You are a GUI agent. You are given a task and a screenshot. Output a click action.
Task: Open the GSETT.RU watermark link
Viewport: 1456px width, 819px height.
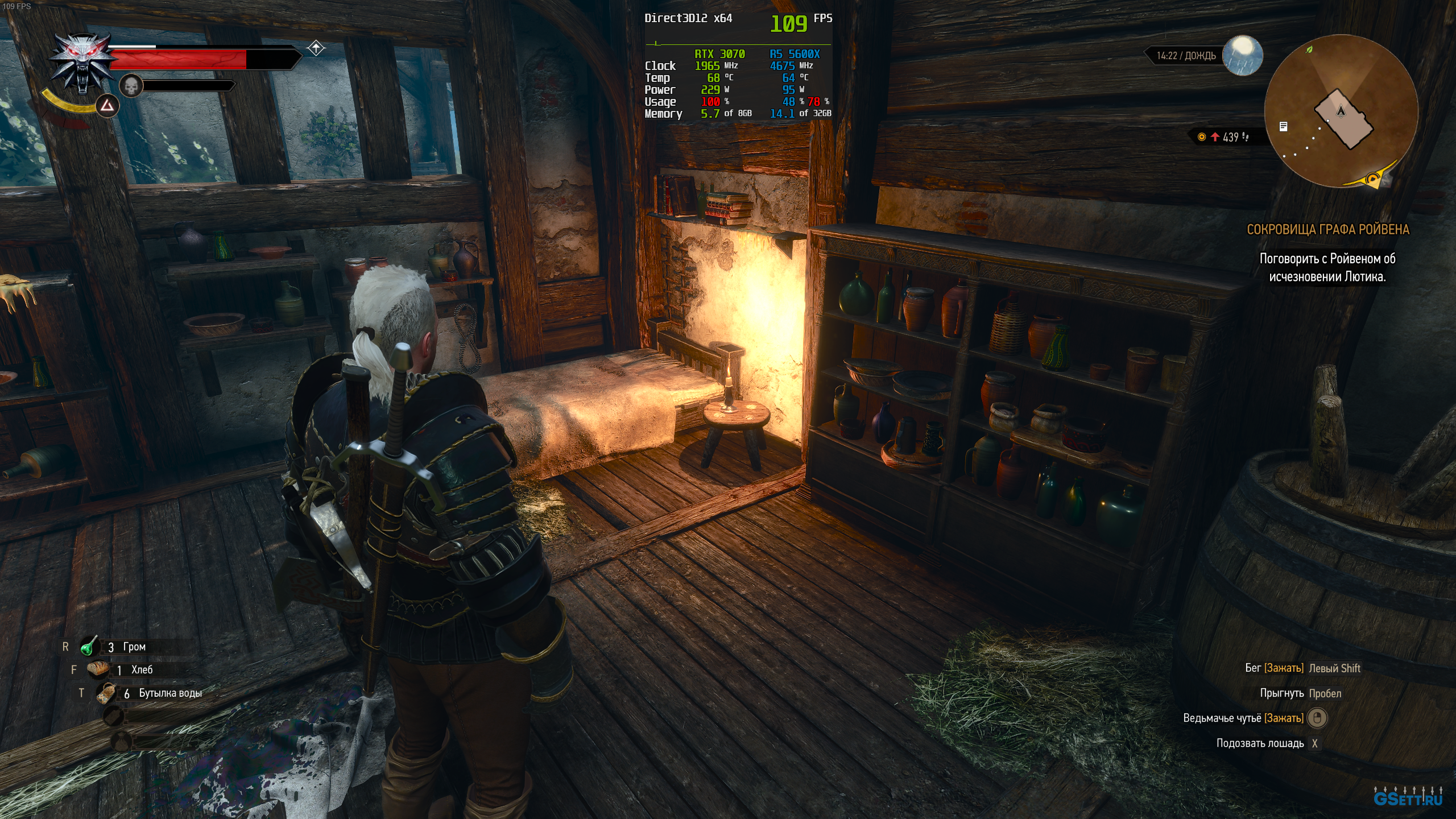pyautogui.click(x=1408, y=798)
